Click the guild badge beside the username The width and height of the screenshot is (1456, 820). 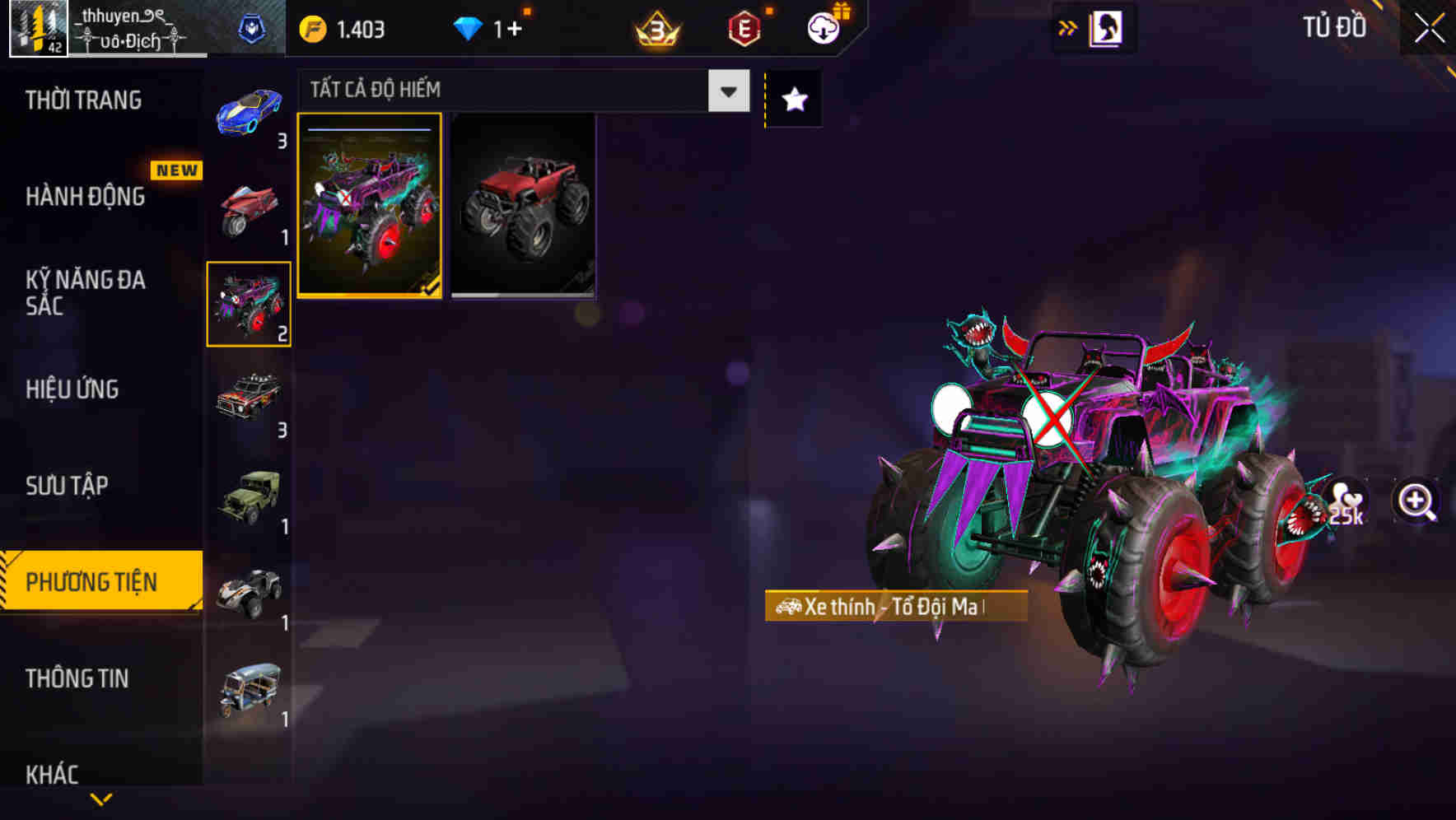tap(253, 26)
